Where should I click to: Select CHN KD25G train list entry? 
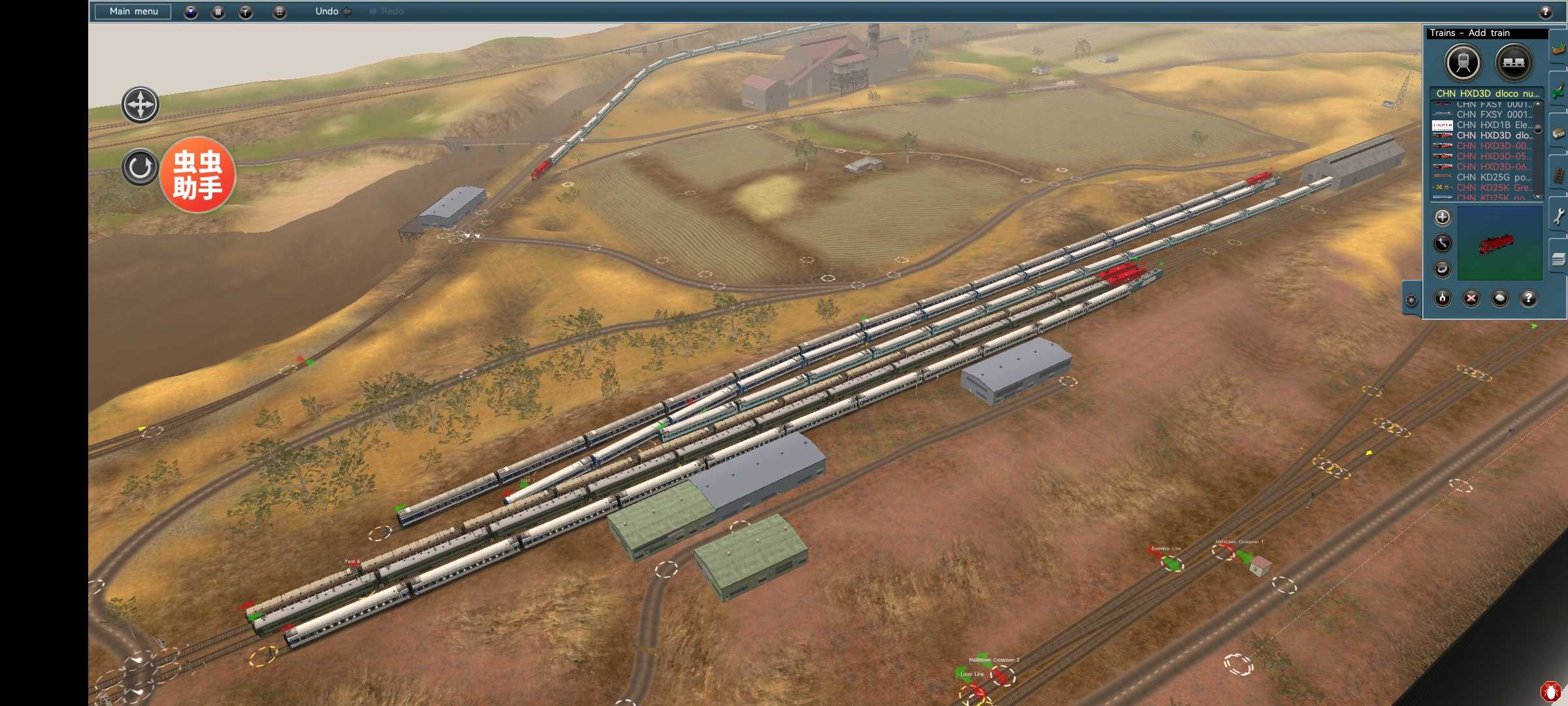pos(1494,177)
